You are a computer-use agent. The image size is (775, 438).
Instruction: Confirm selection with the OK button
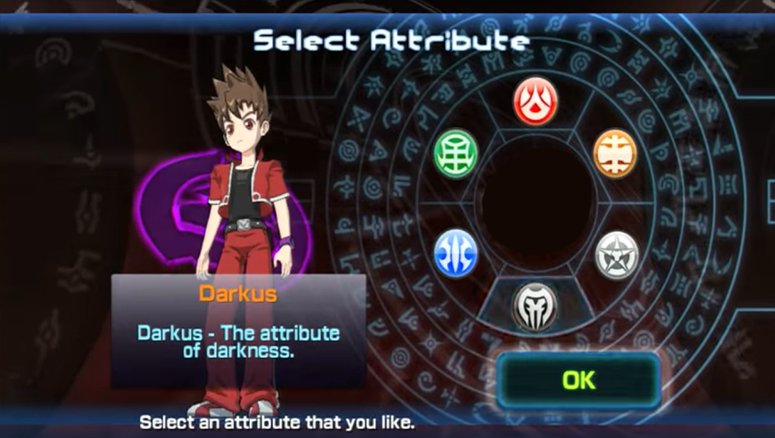click(x=578, y=380)
